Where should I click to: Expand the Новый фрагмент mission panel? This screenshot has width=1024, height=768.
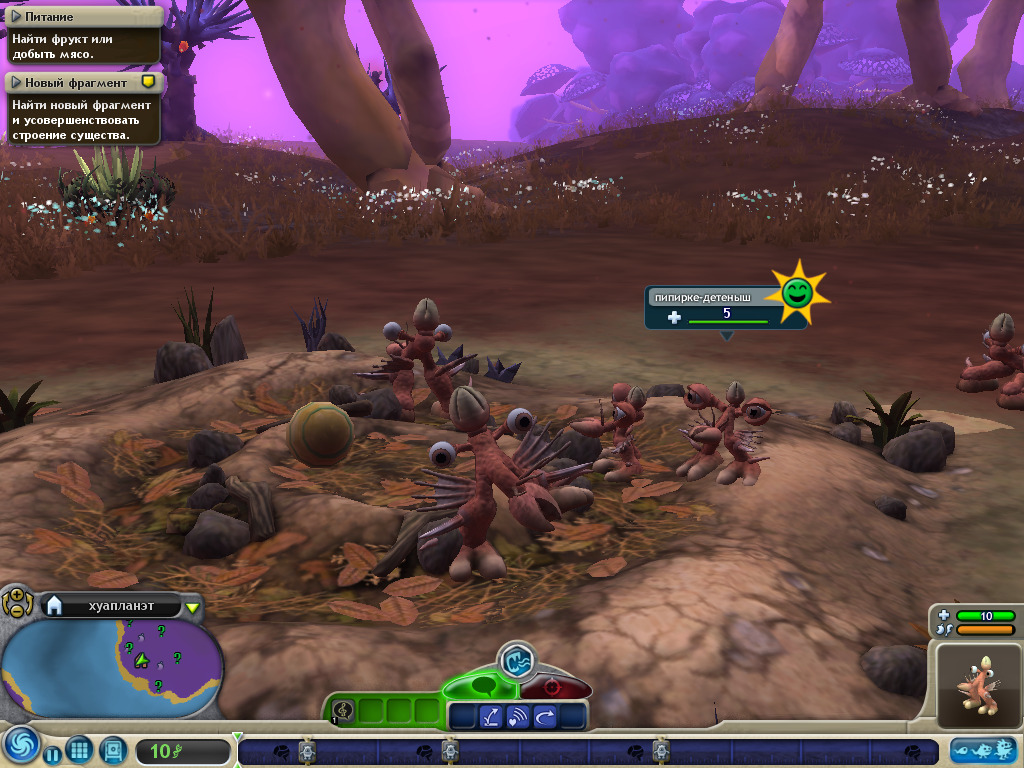(17, 83)
